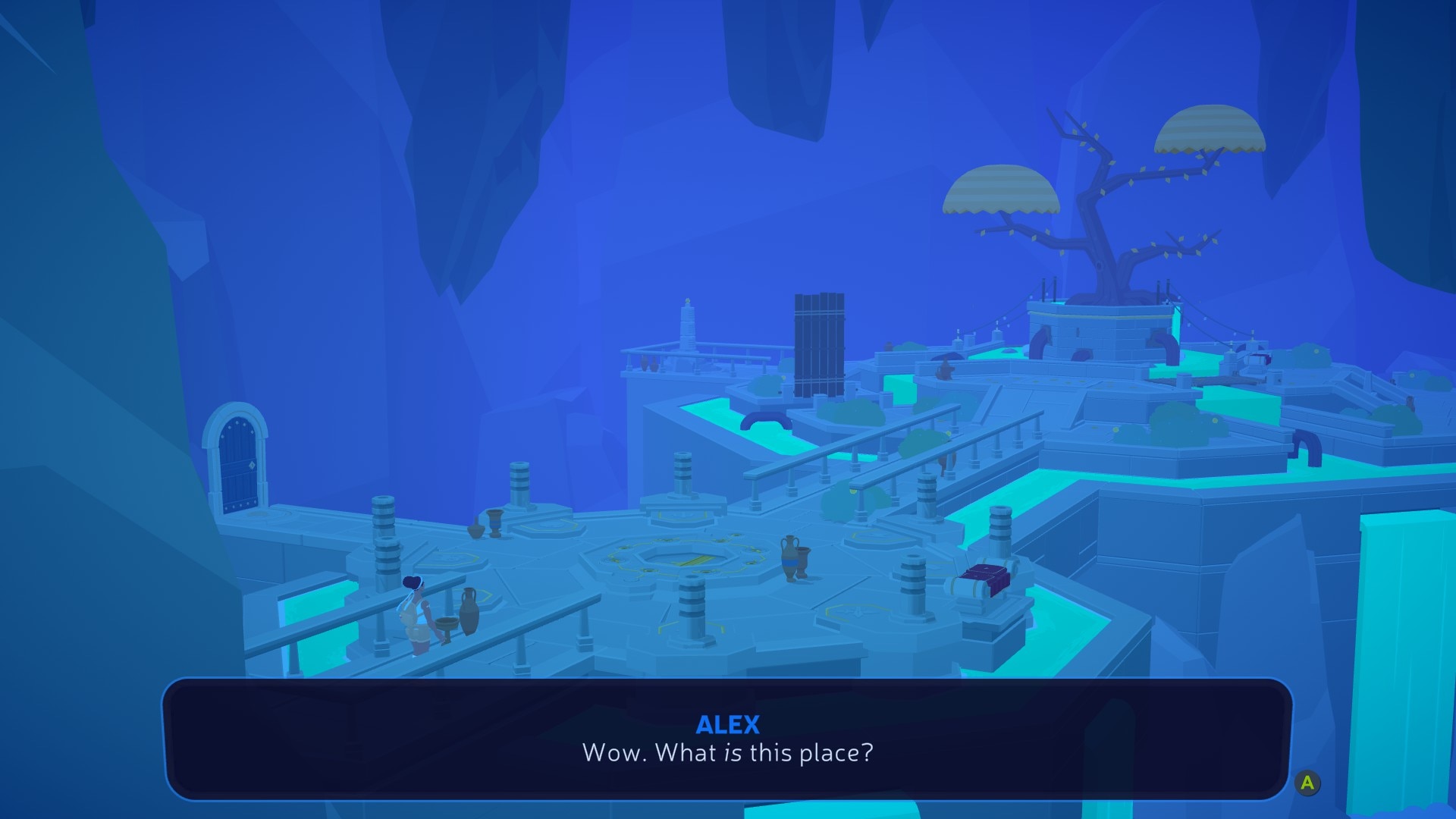Image resolution: width=1456 pixels, height=819 pixels.
Task: Advance Alex's dialogue box
Action: pos(1307,783)
